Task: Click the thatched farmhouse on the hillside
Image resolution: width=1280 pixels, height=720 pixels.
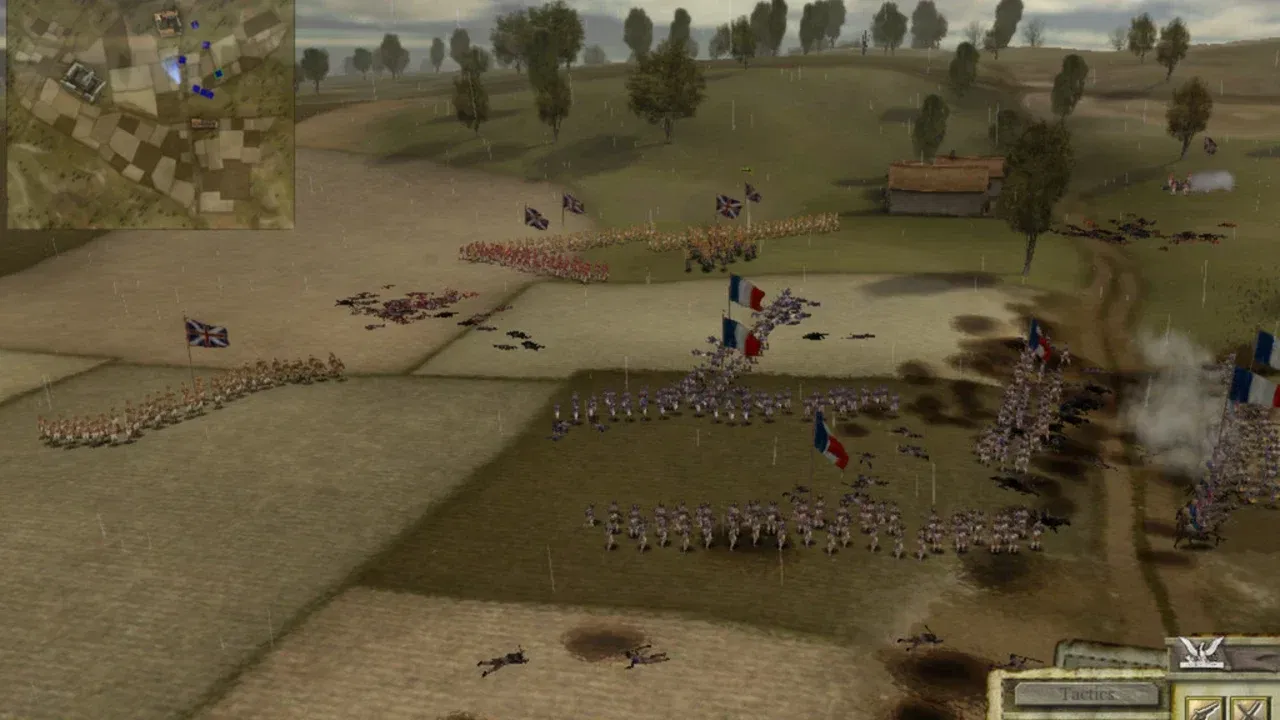Action: point(940,180)
